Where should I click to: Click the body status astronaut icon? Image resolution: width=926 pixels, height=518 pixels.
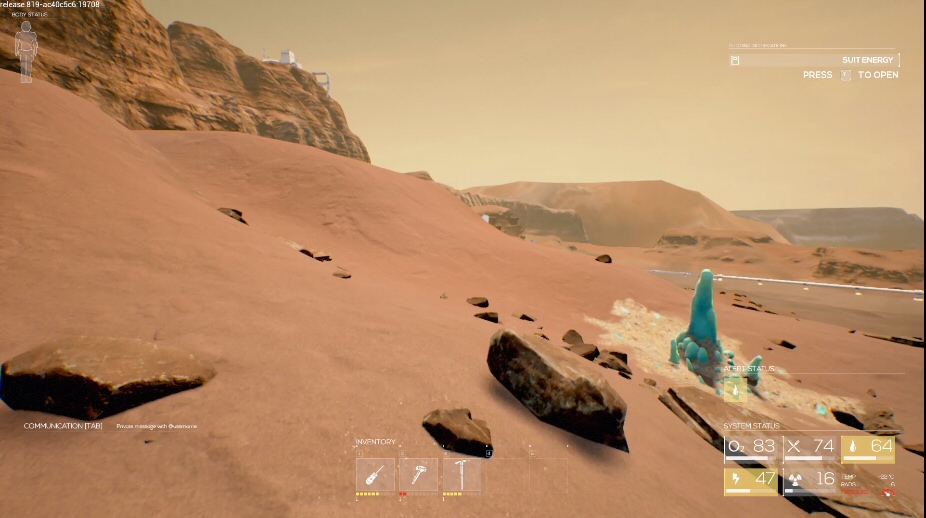(26, 45)
